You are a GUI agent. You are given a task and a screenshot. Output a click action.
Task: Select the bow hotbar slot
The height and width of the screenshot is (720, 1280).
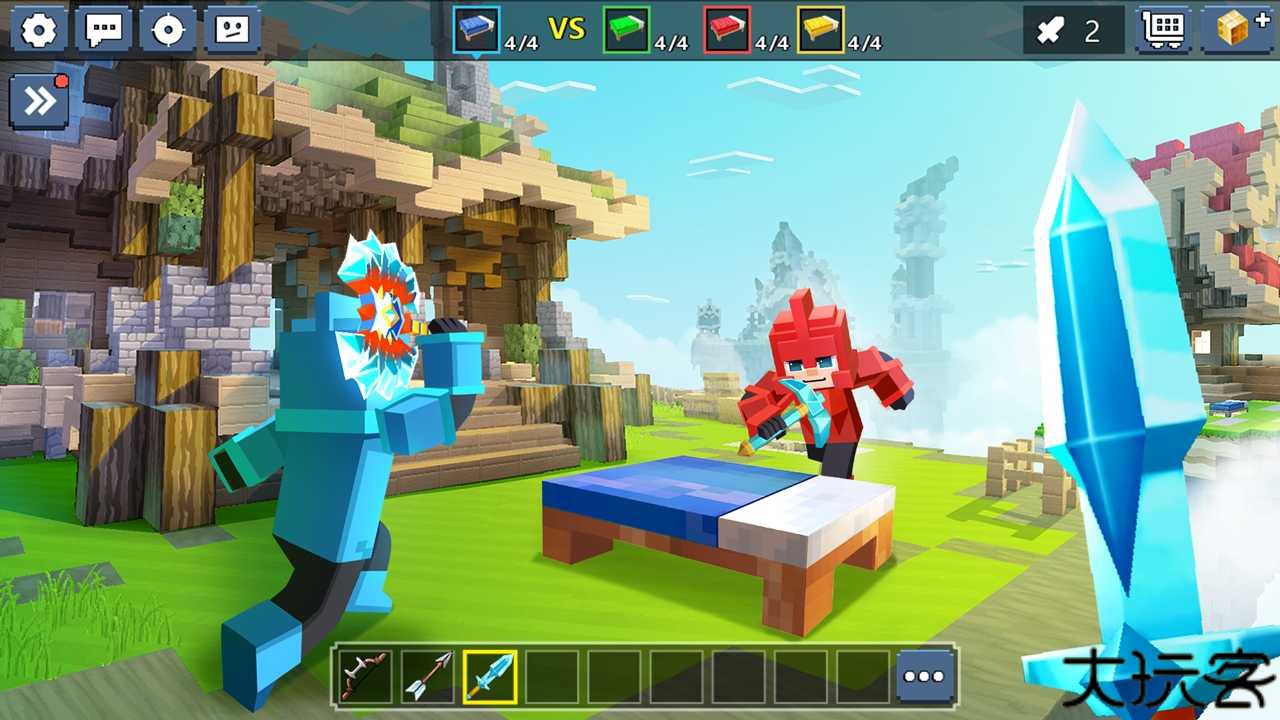[364, 676]
